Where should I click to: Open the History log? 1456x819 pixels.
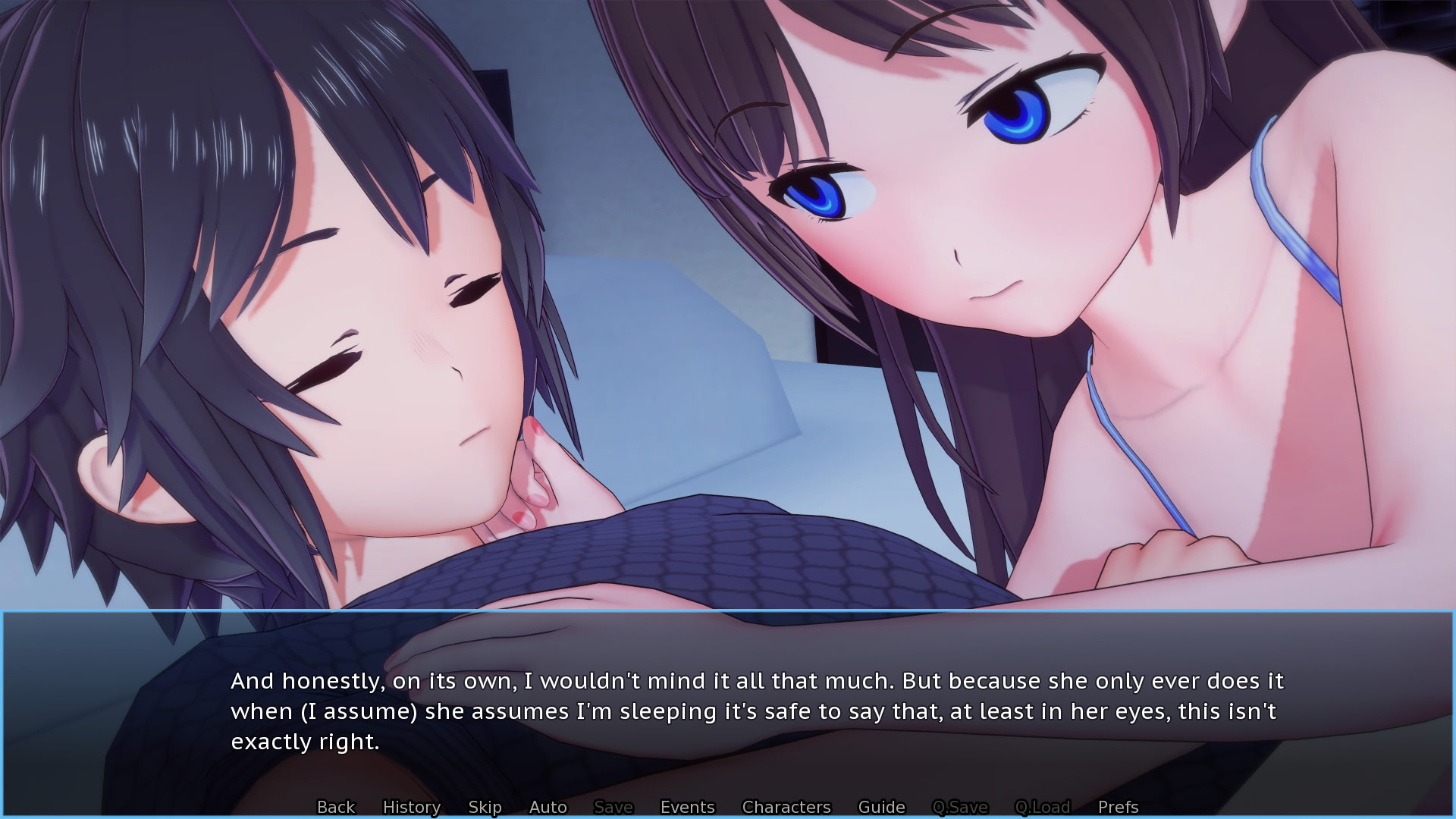(x=412, y=807)
